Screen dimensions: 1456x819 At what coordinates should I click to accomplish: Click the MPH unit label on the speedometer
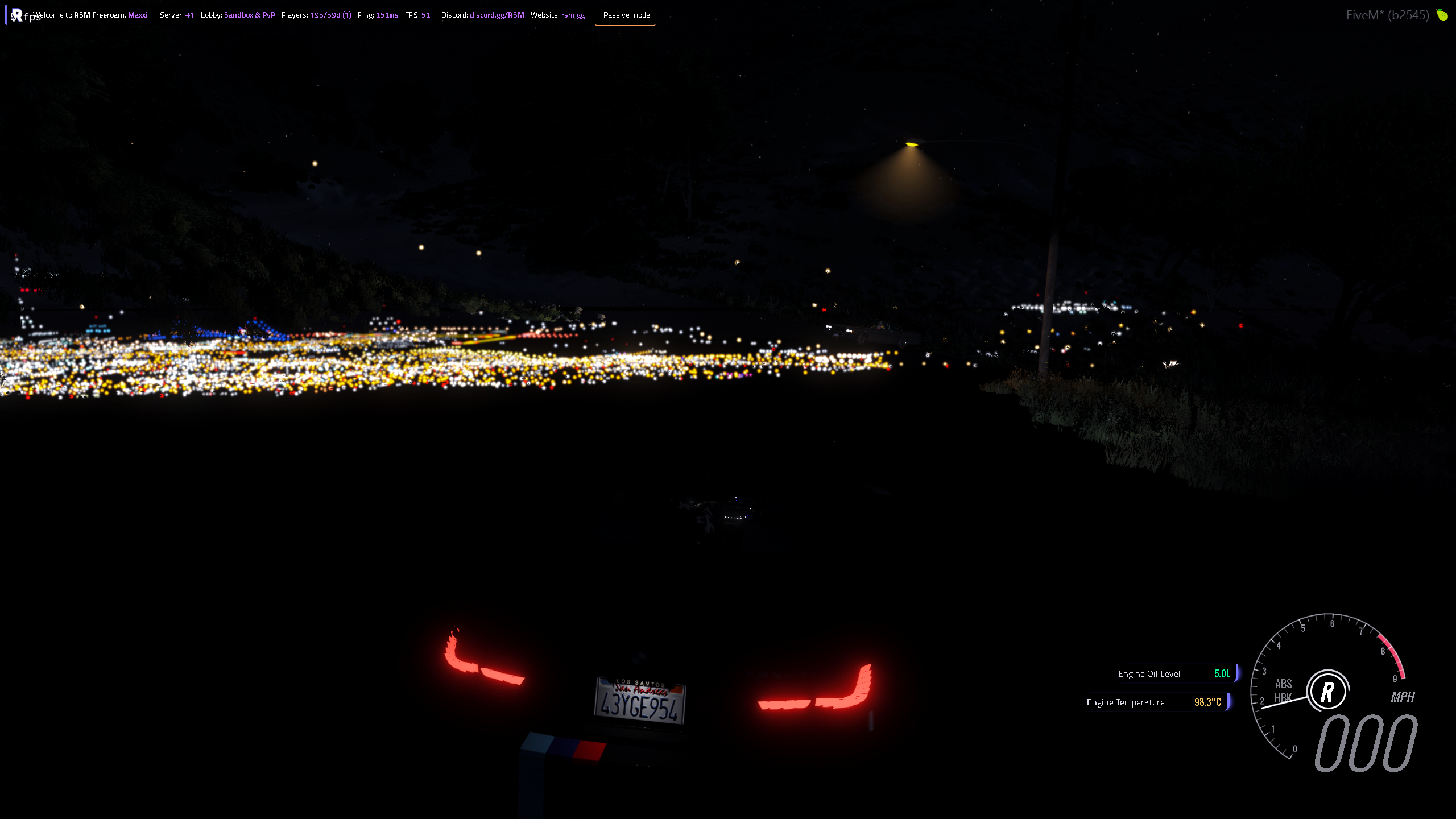(1403, 698)
